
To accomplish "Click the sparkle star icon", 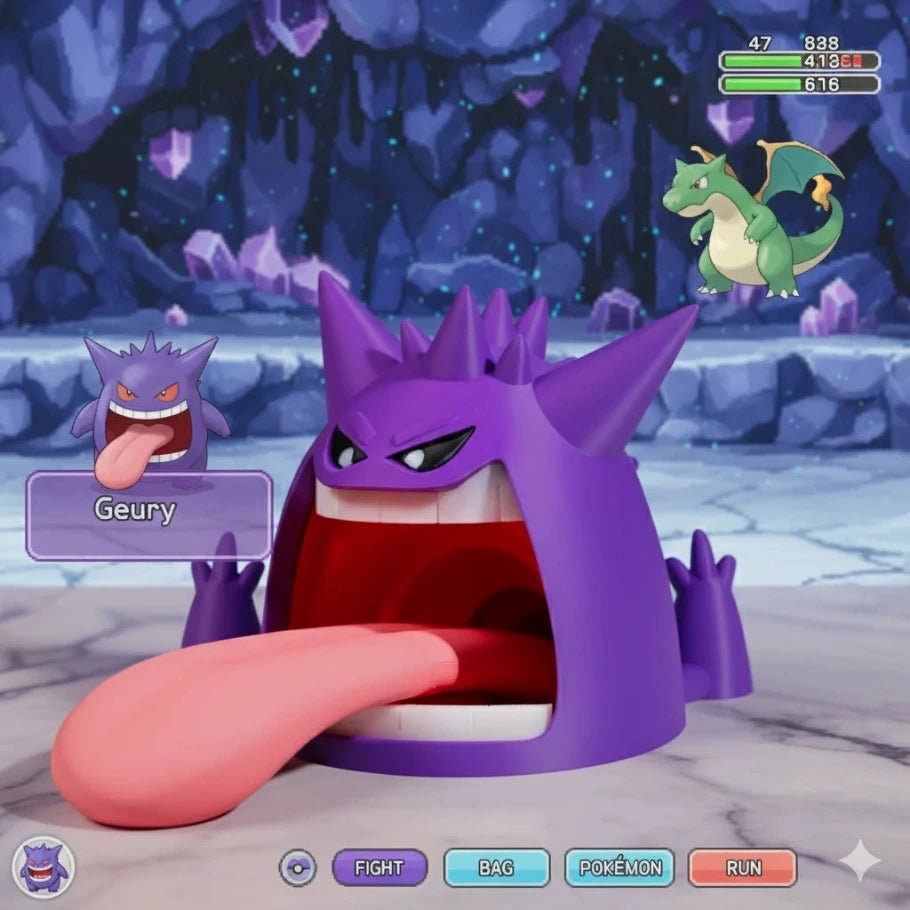I will click(860, 861).
